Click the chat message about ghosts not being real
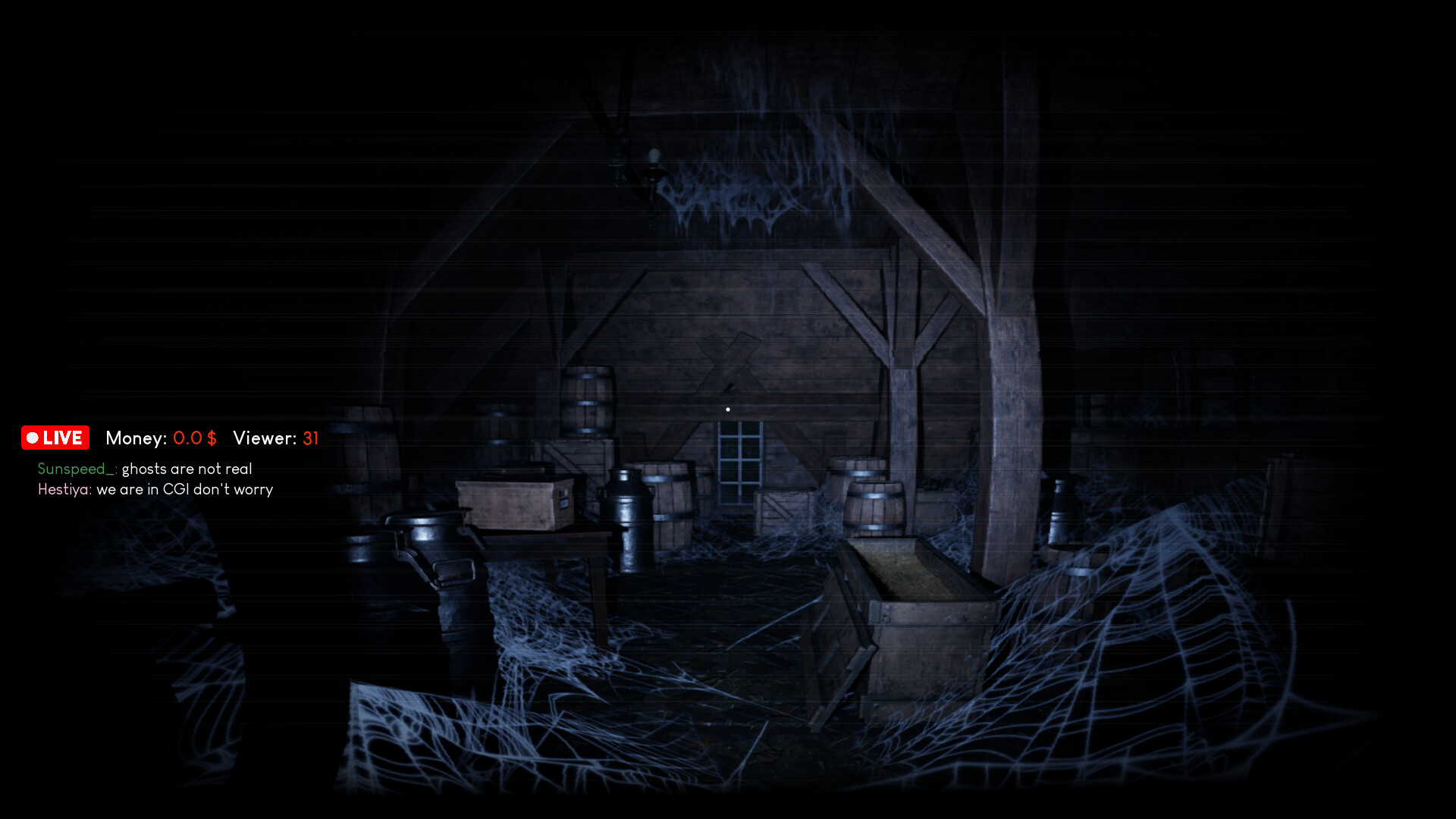 coord(187,469)
